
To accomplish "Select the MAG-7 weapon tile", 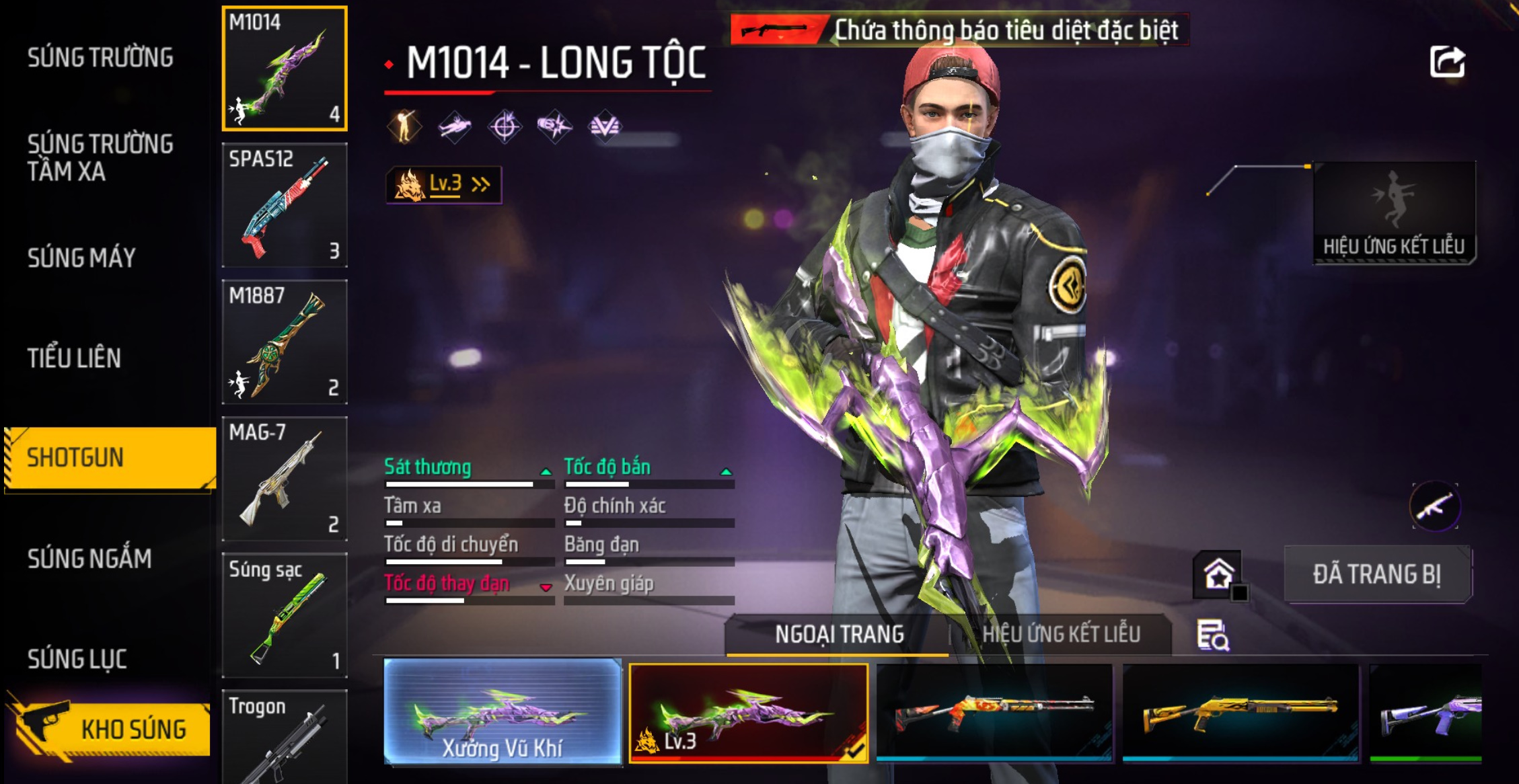I will (285, 478).
